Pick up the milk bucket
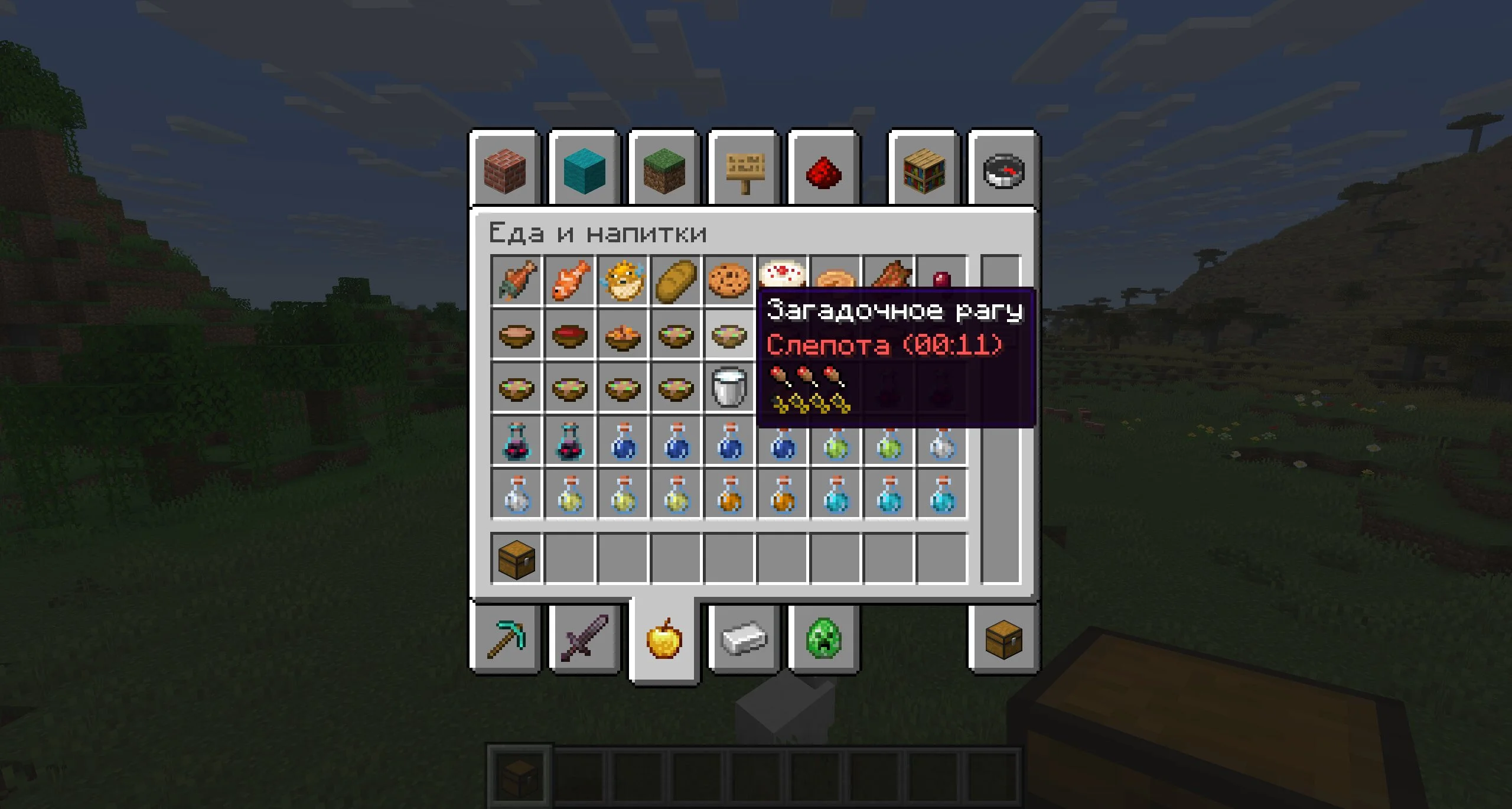Image resolution: width=1512 pixels, height=809 pixels. click(x=729, y=388)
